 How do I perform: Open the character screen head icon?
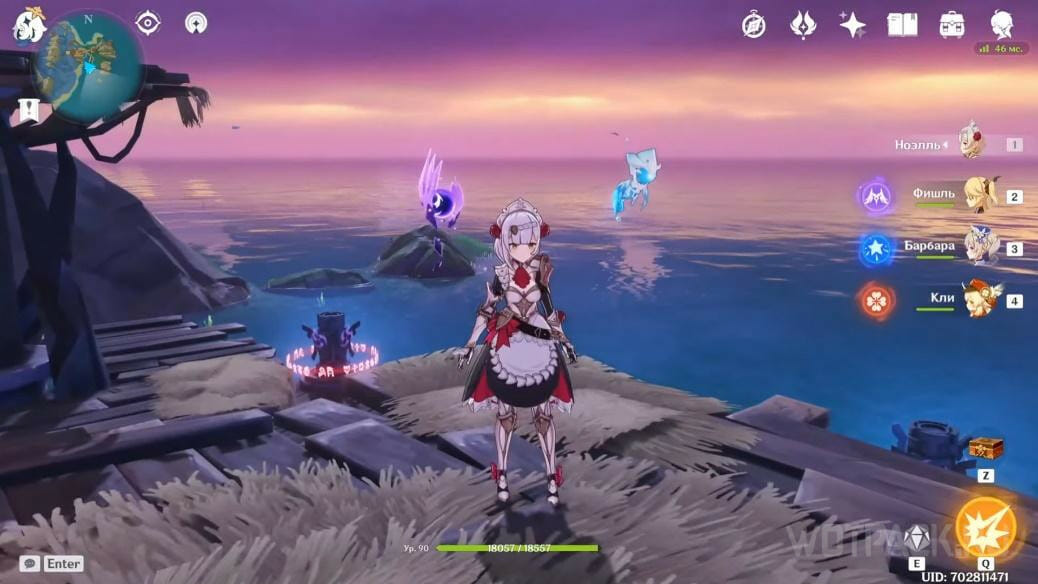pos(1001,24)
